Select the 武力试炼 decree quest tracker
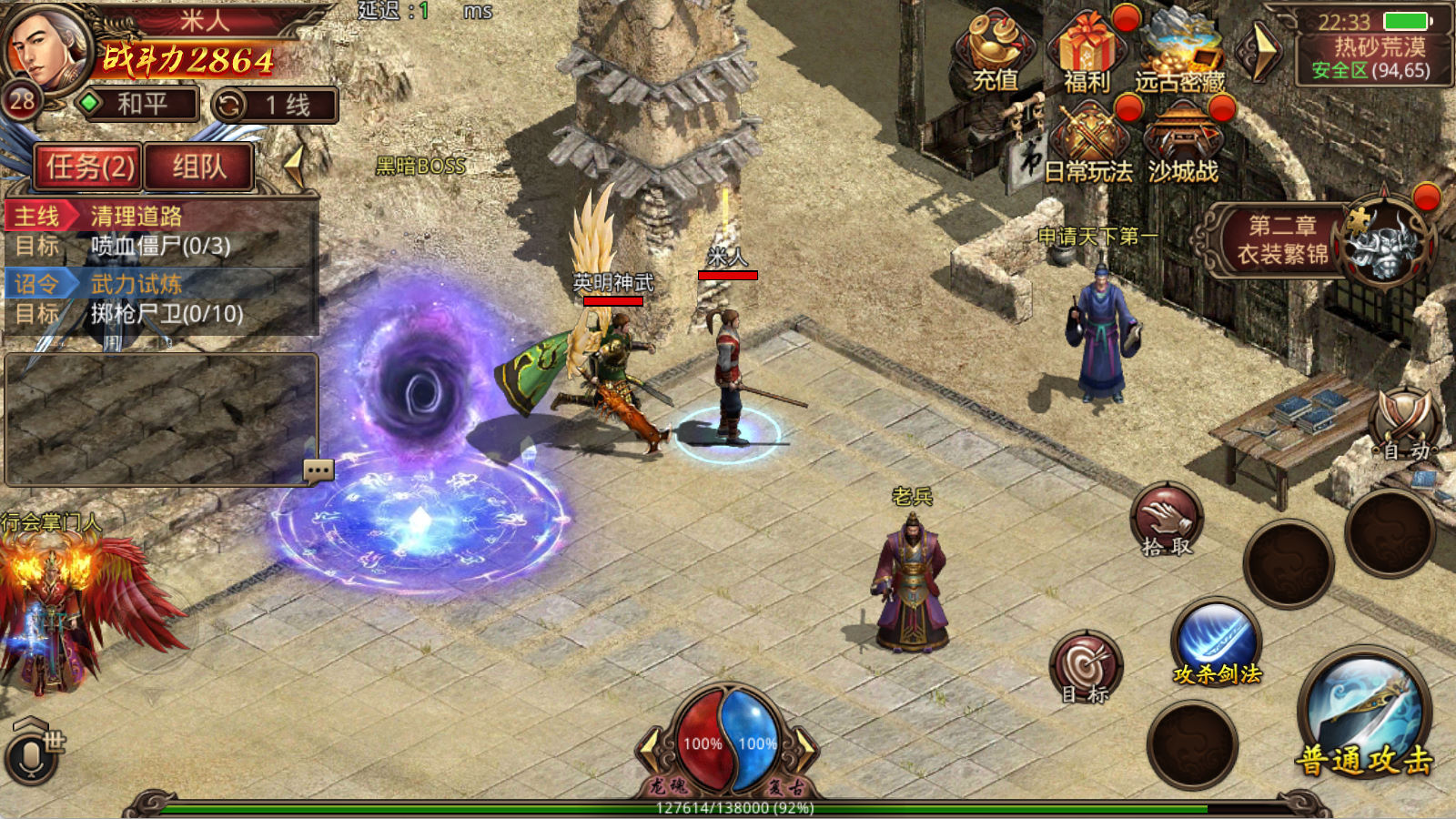This screenshot has height=819, width=1456. coord(160,298)
